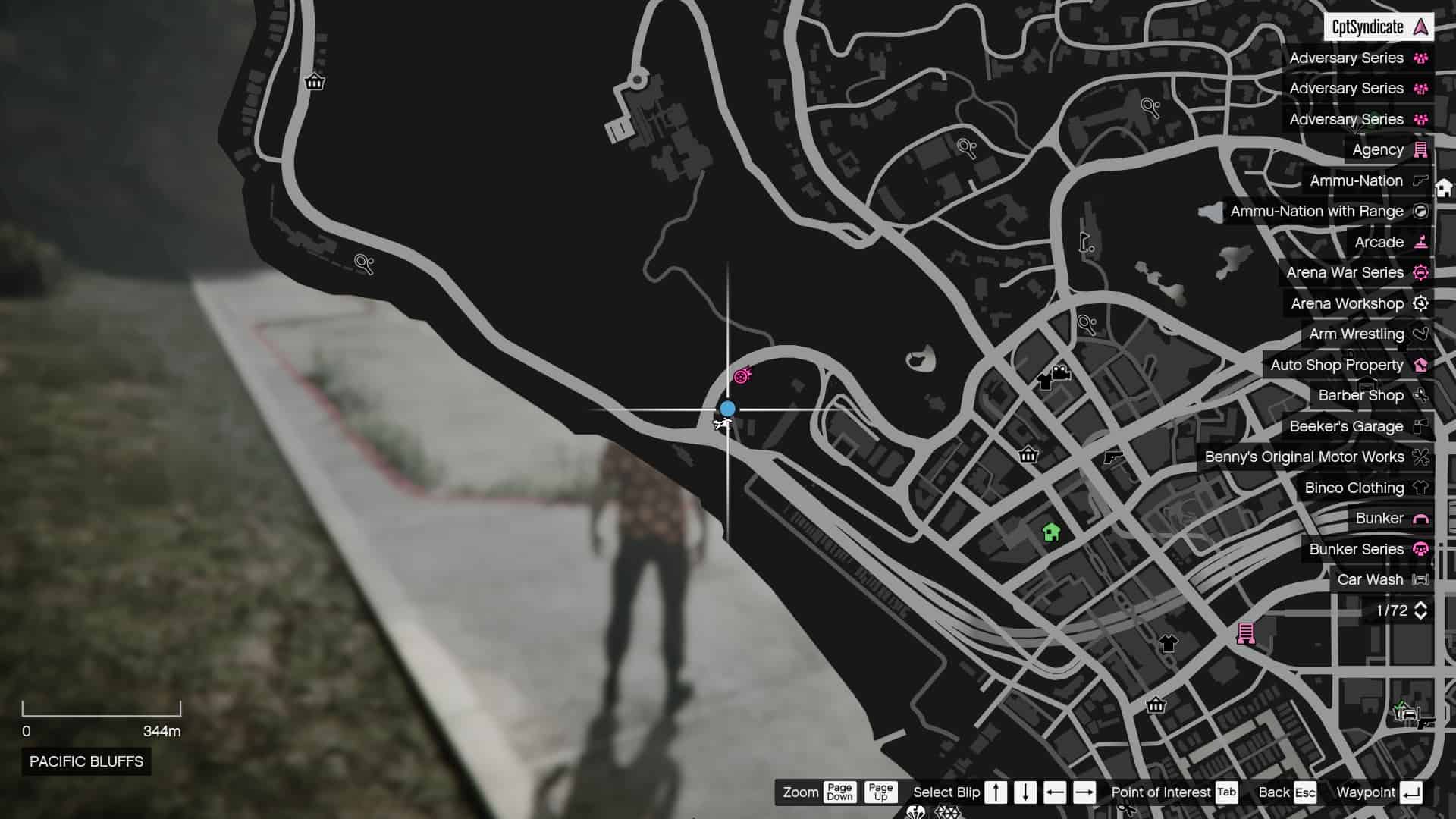The image size is (1456, 819).
Task: Select the pink Bunker Series blip on map
Action: pyautogui.click(x=742, y=374)
